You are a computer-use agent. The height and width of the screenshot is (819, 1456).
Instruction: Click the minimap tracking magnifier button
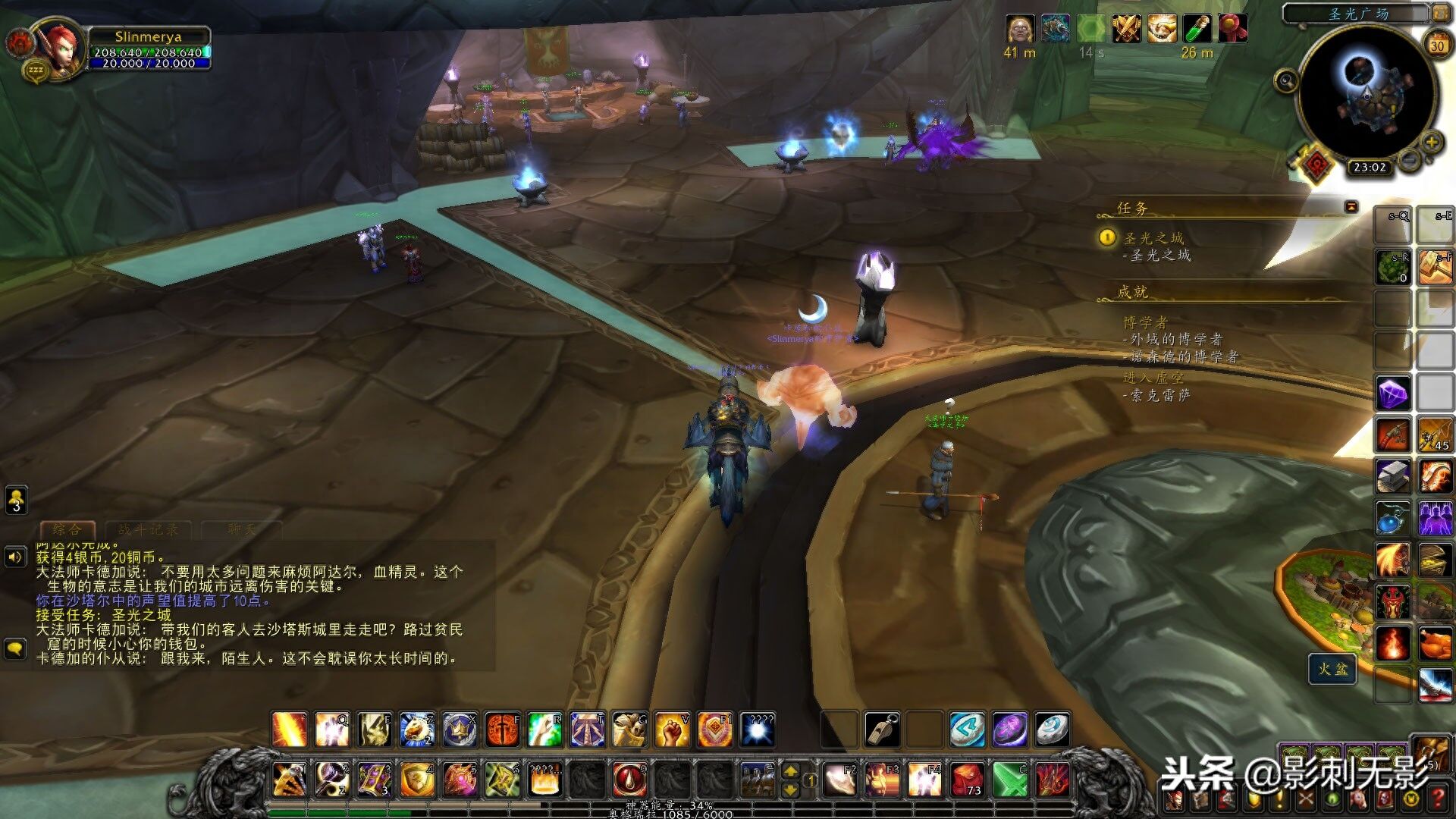click(1285, 80)
